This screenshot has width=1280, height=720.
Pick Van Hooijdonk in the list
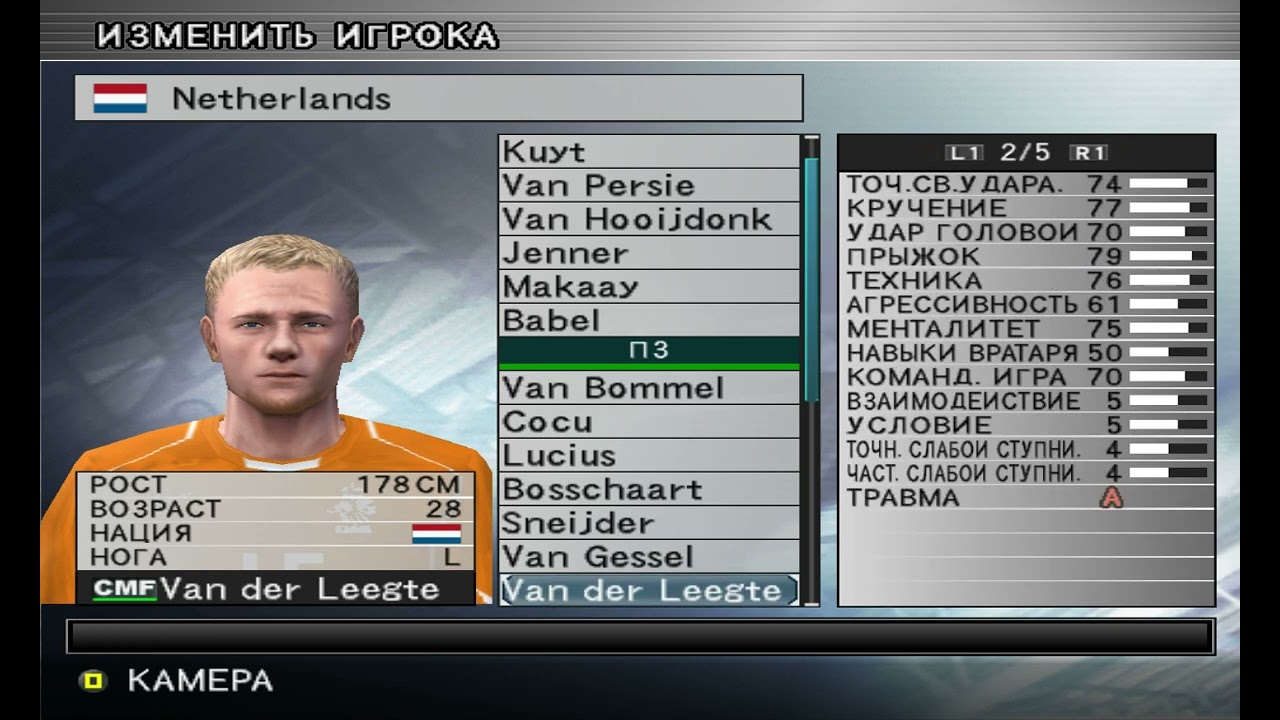click(x=648, y=220)
